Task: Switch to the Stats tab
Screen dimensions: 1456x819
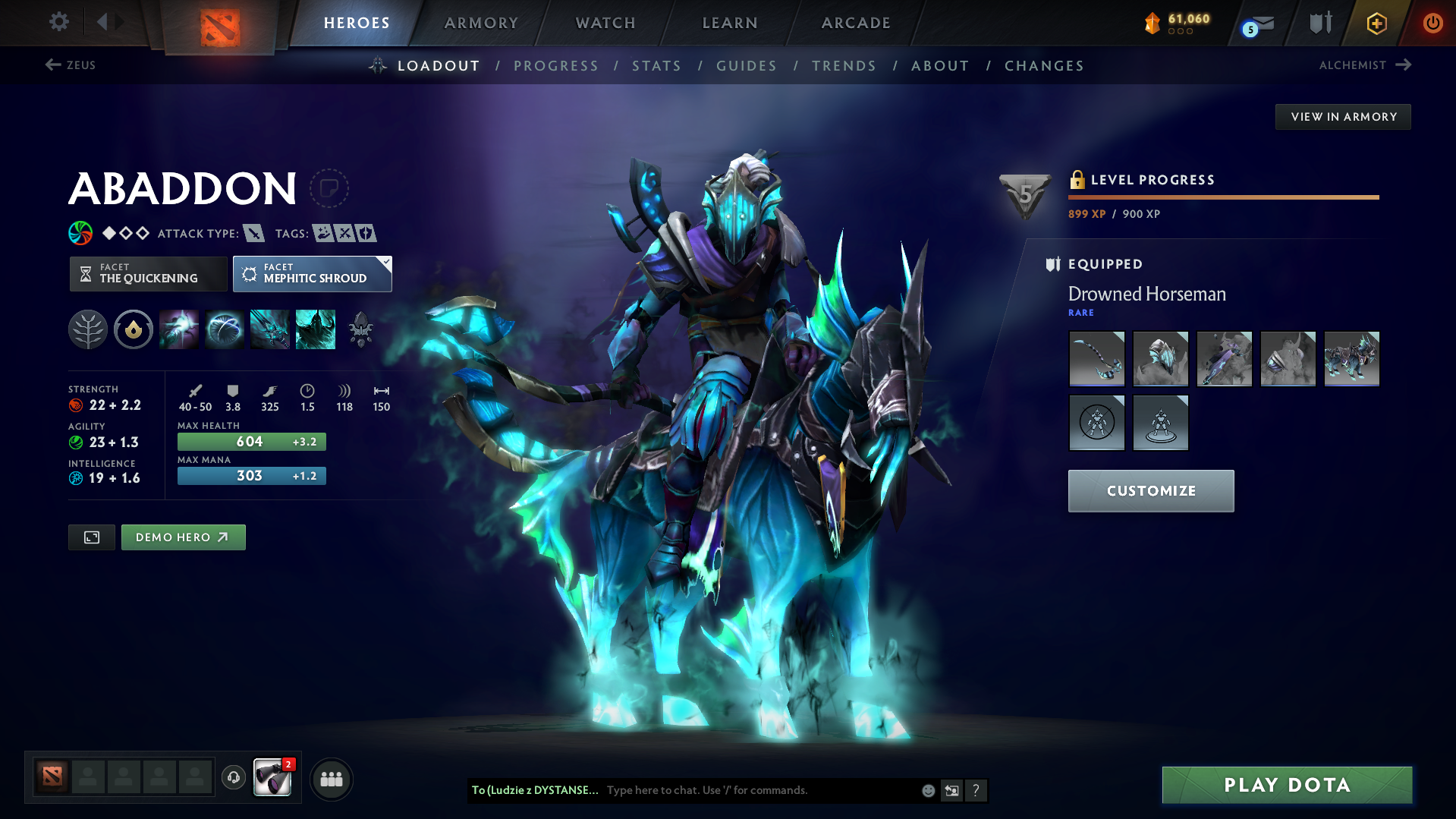Action: coord(656,66)
